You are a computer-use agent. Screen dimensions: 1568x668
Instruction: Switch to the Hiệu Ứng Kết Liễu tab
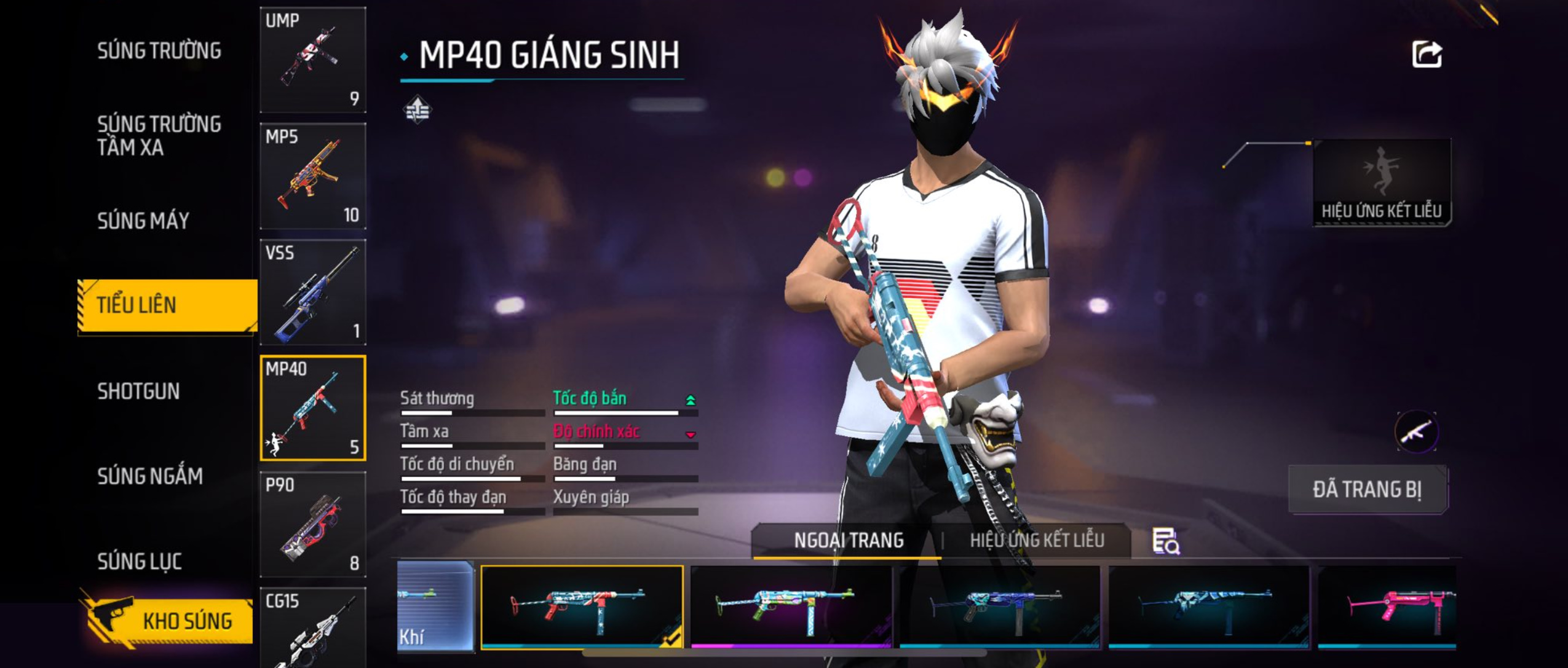click(1037, 541)
